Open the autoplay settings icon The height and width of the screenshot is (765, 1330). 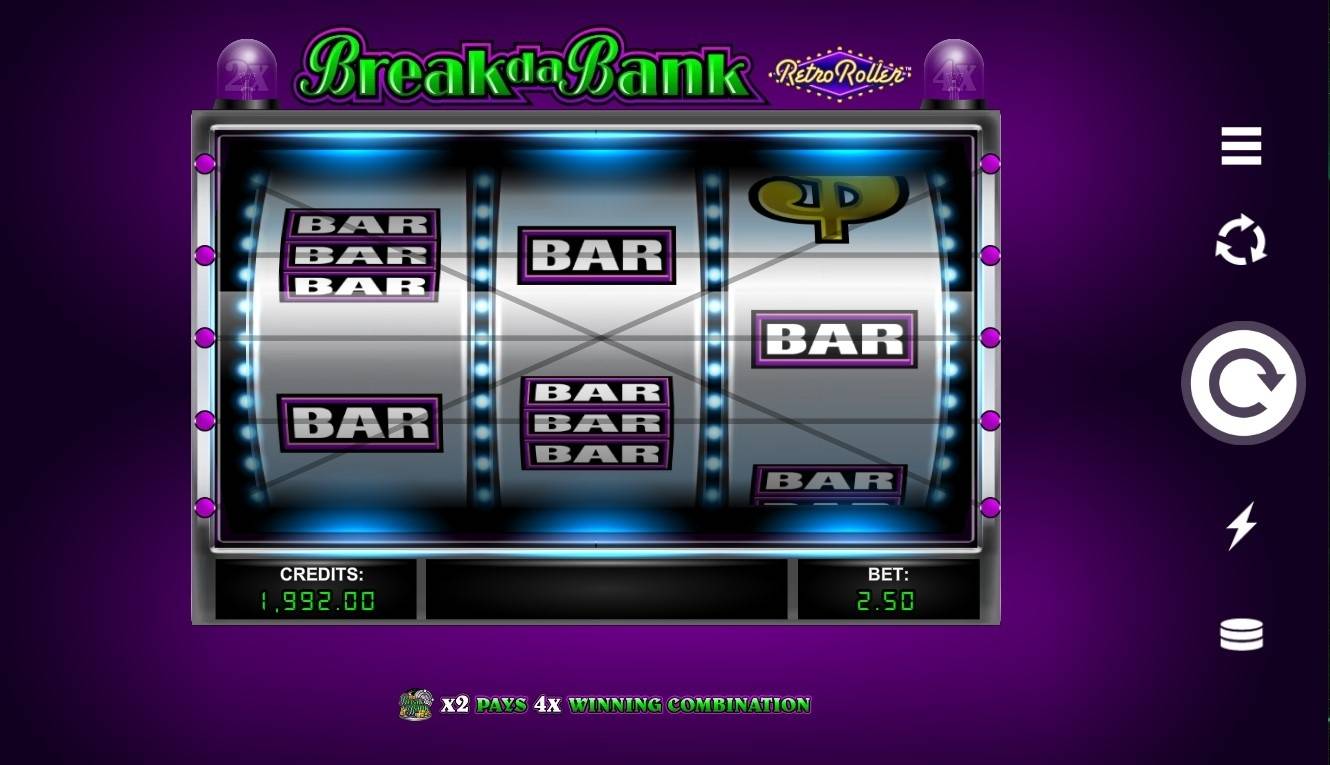point(1242,240)
